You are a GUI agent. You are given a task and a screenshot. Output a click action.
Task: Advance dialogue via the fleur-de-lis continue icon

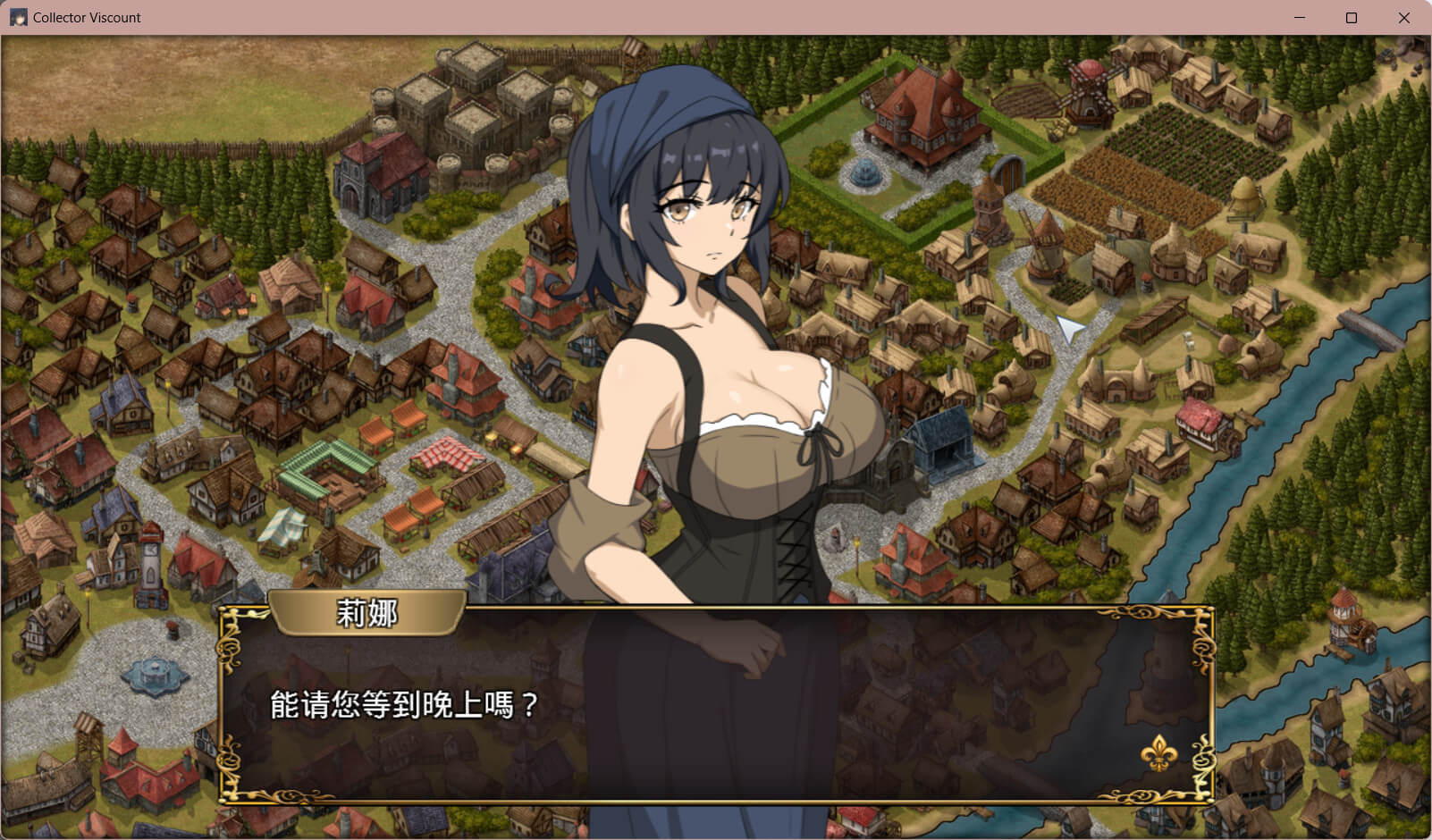click(1158, 753)
